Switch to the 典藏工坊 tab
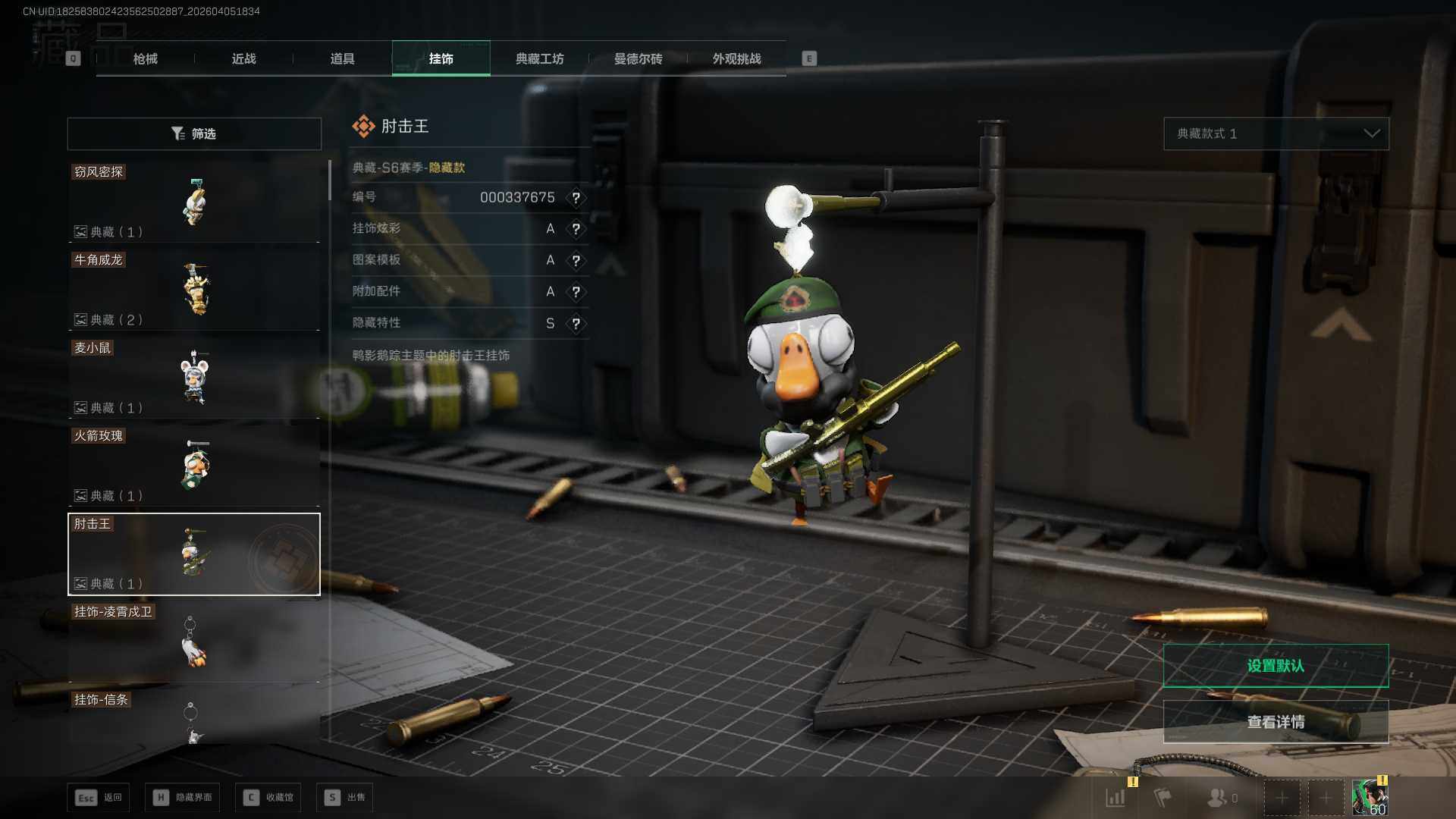 (539, 58)
